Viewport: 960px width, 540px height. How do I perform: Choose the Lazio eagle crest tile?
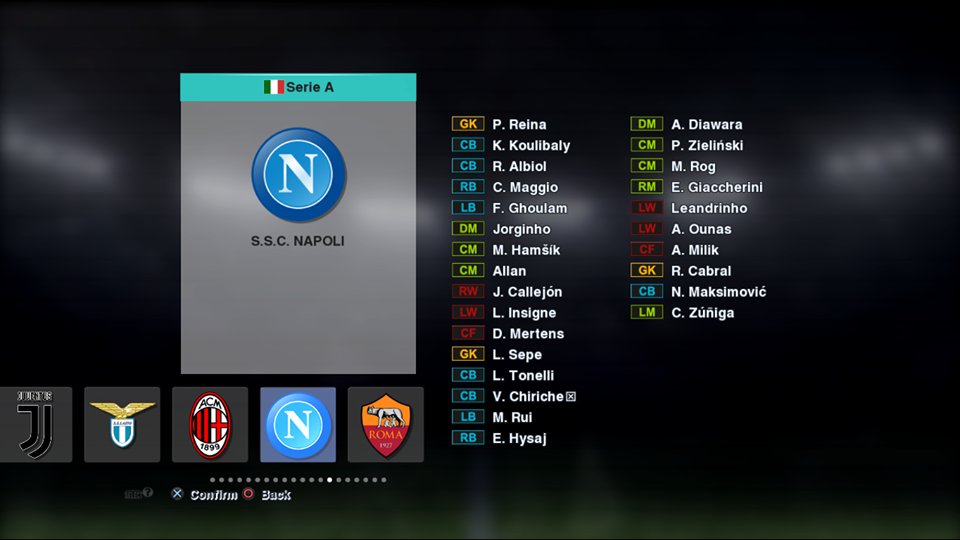(x=122, y=425)
